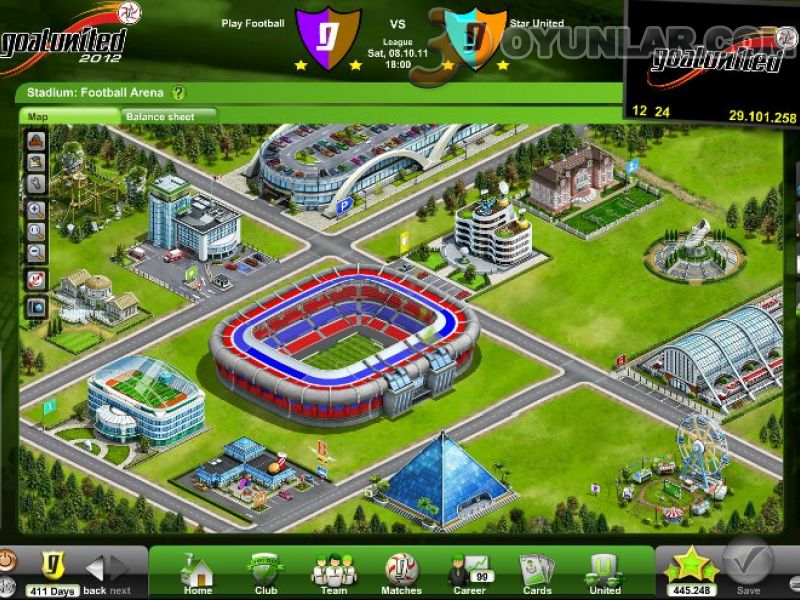Image resolution: width=800 pixels, height=600 pixels.
Task: Go to the Team section
Action: point(333,573)
